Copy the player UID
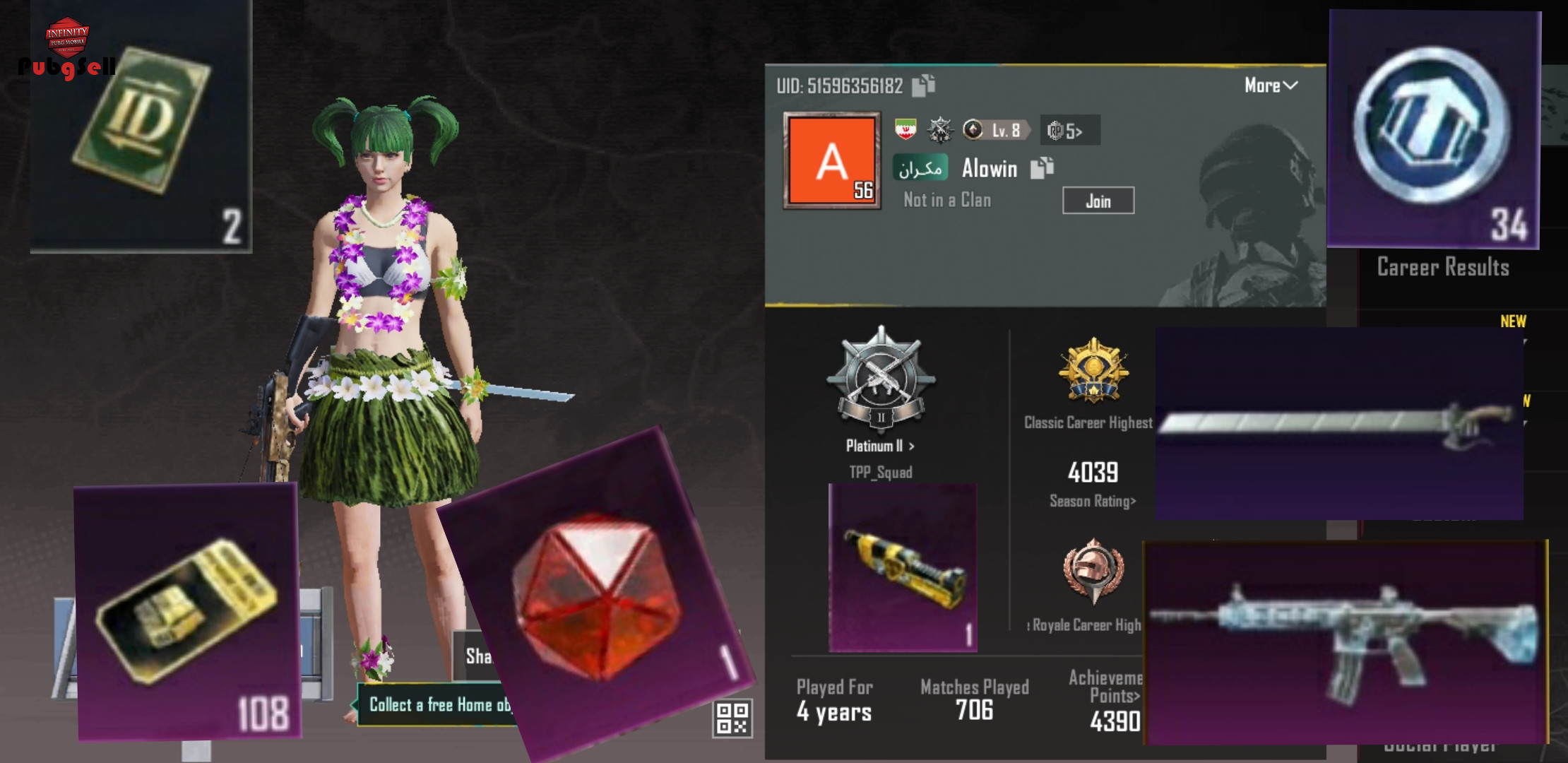Viewport: 1568px width, 763px height. click(x=923, y=85)
